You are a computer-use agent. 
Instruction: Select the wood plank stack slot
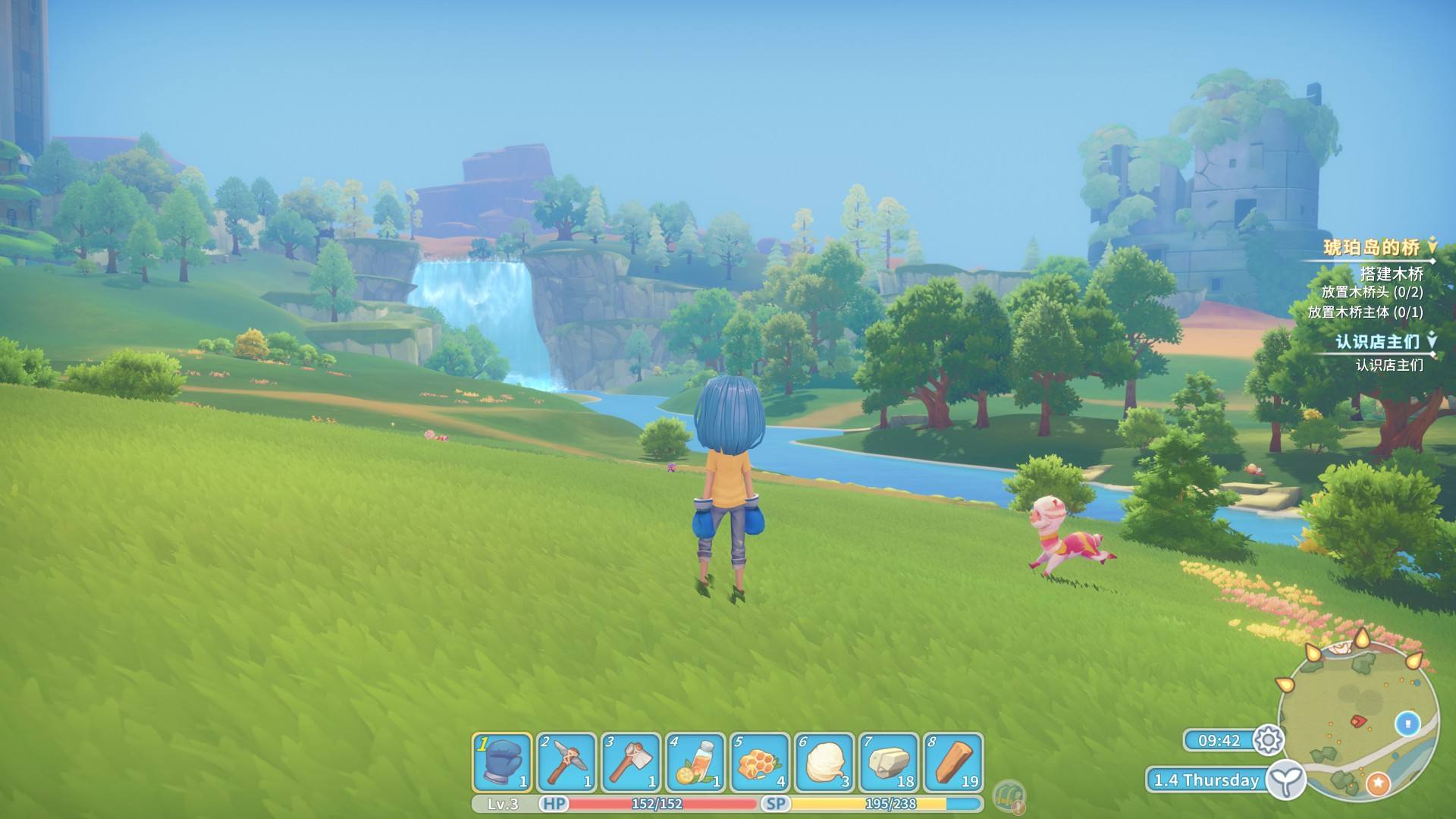pyautogui.click(x=952, y=763)
